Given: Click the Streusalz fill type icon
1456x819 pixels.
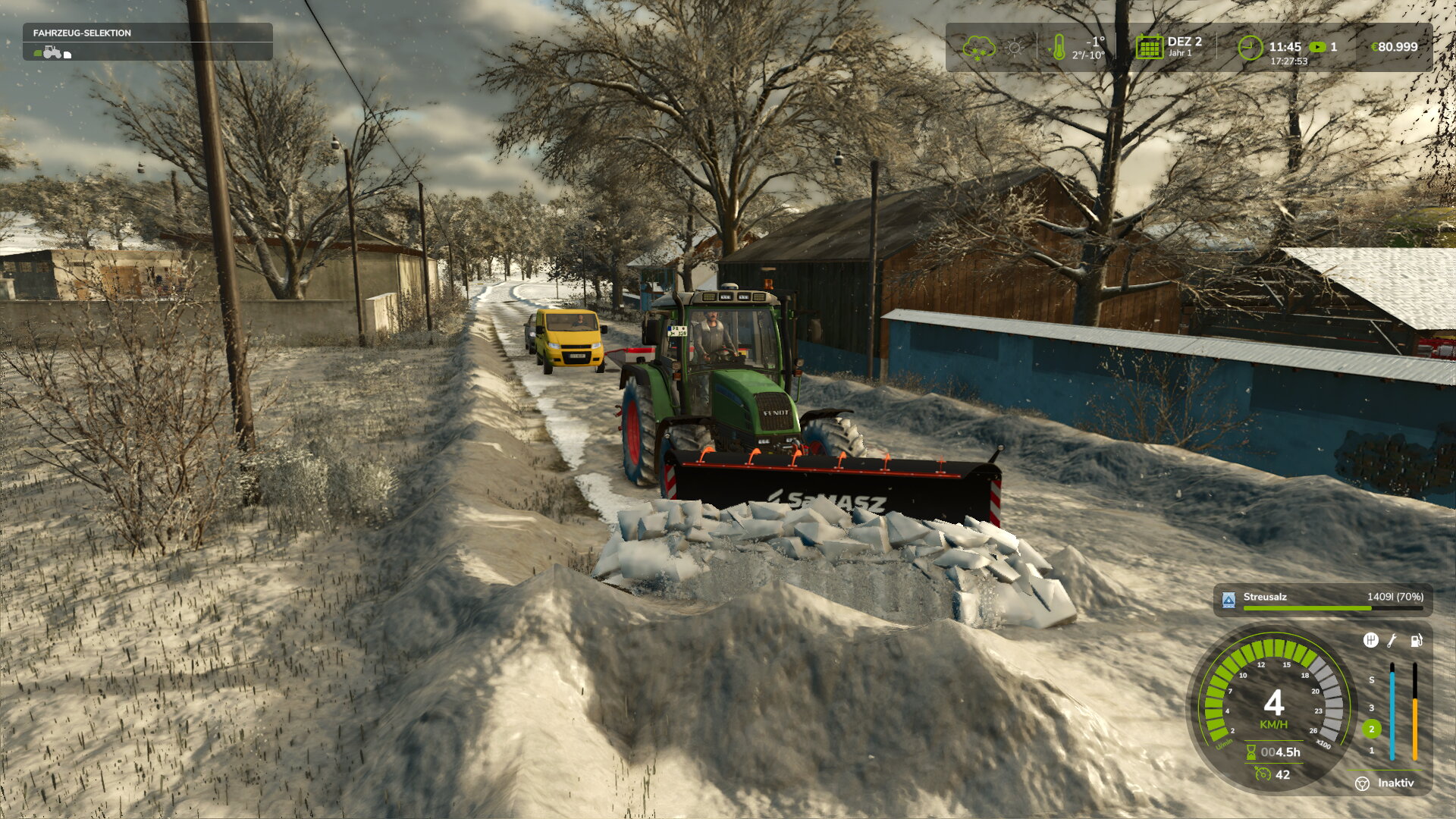Looking at the screenshot, I should pyautogui.click(x=1228, y=598).
